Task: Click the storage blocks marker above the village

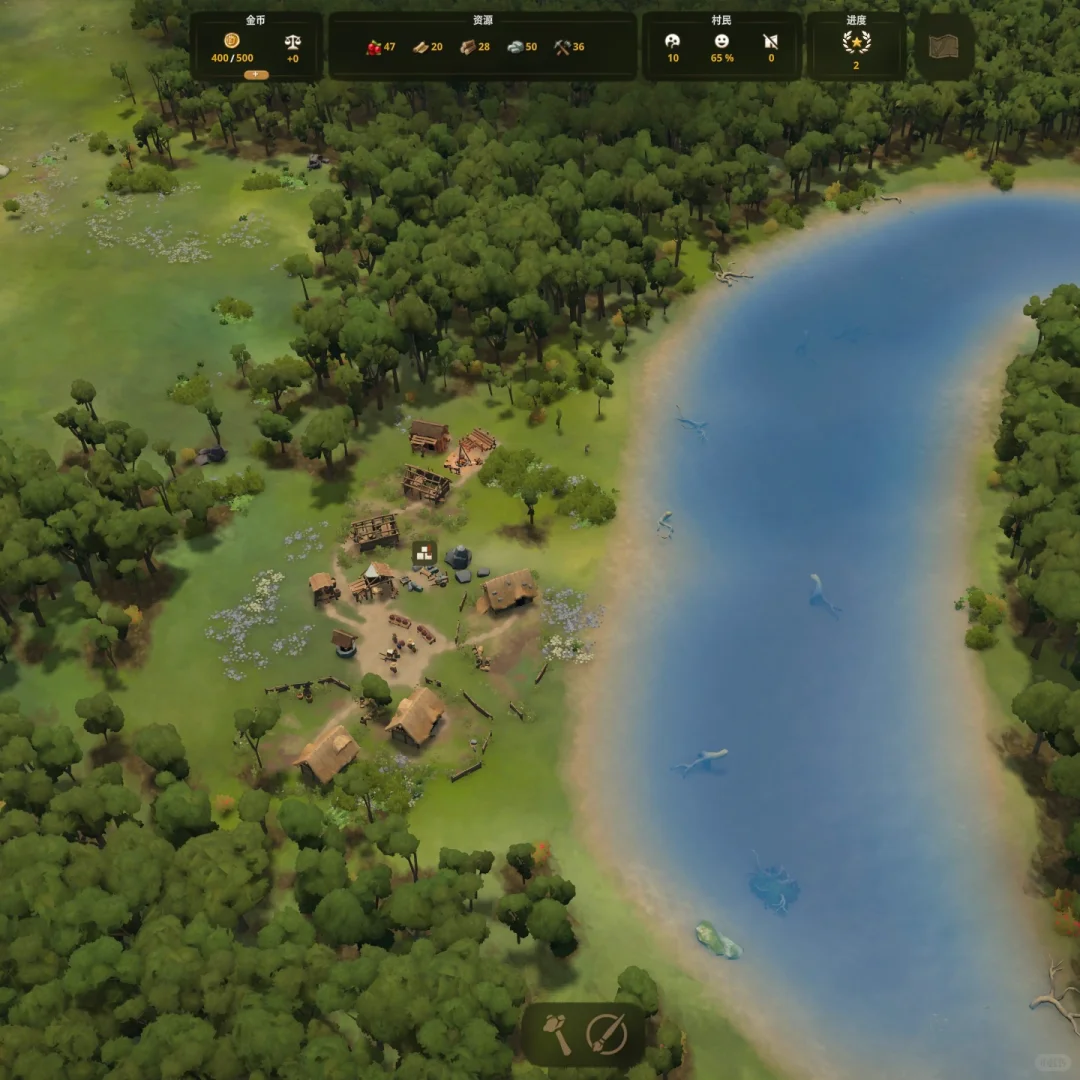Action: [x=424, y=553]
